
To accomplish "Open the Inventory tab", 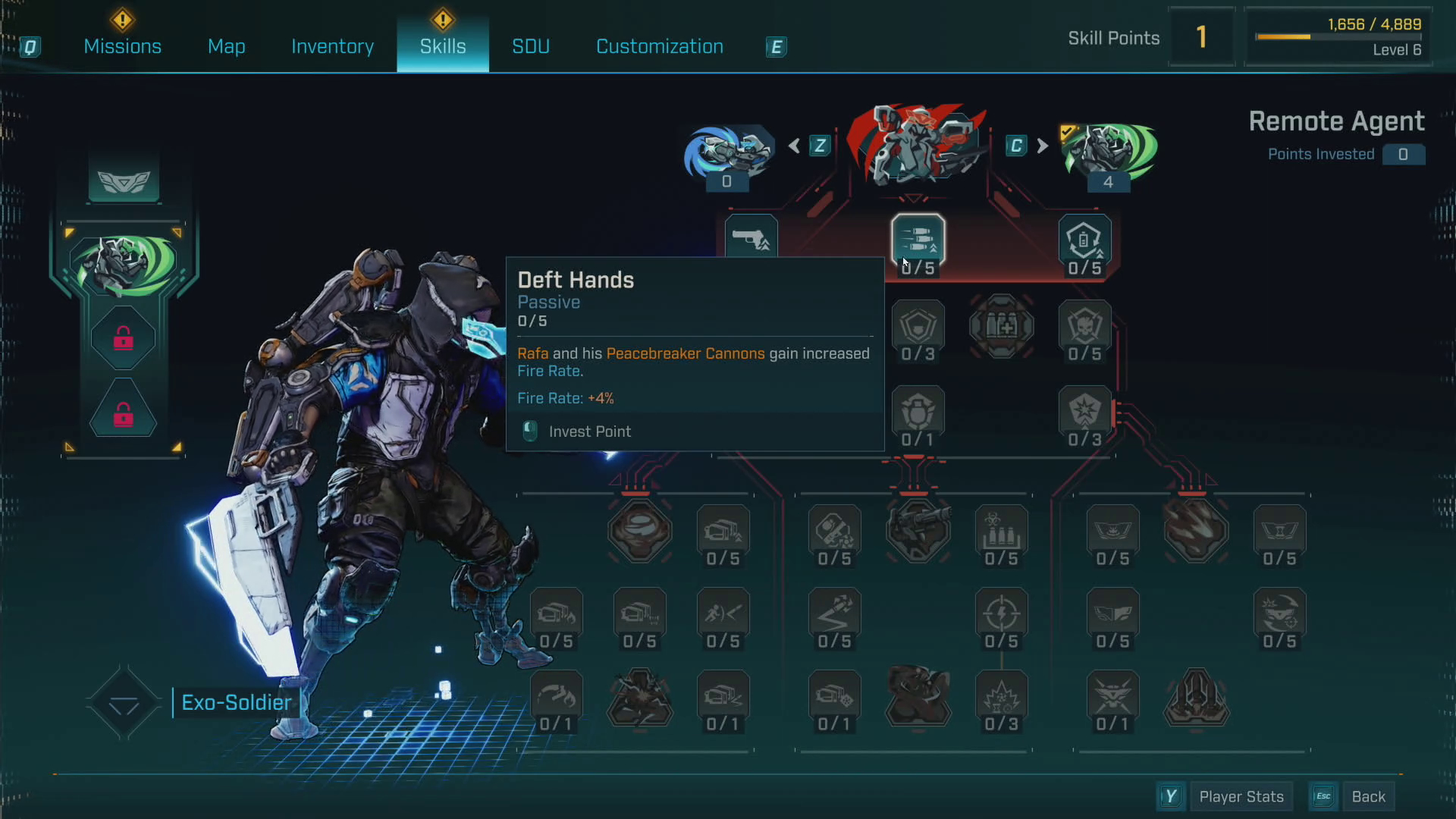I will click(x=332, y=46).
